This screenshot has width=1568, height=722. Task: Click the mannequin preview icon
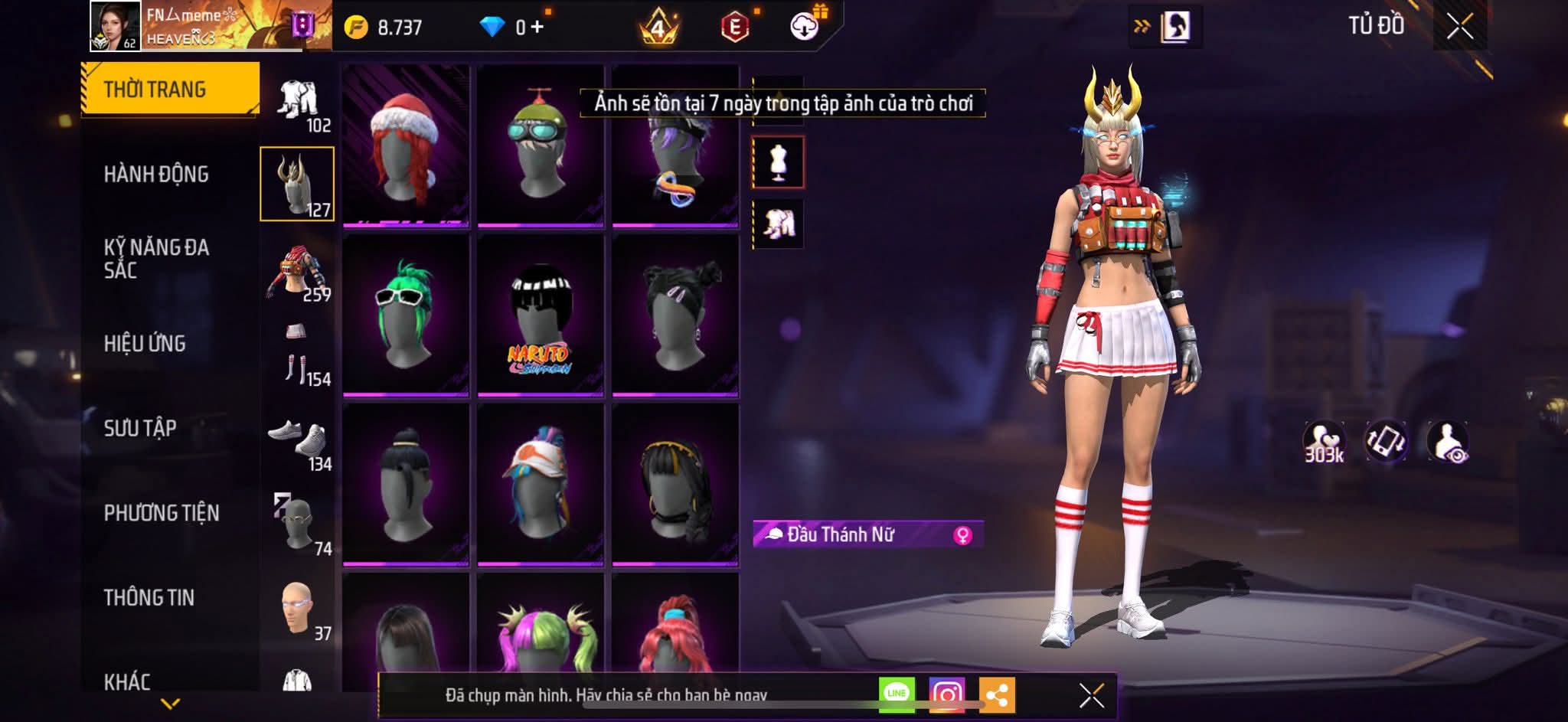[x=778, y=162]
